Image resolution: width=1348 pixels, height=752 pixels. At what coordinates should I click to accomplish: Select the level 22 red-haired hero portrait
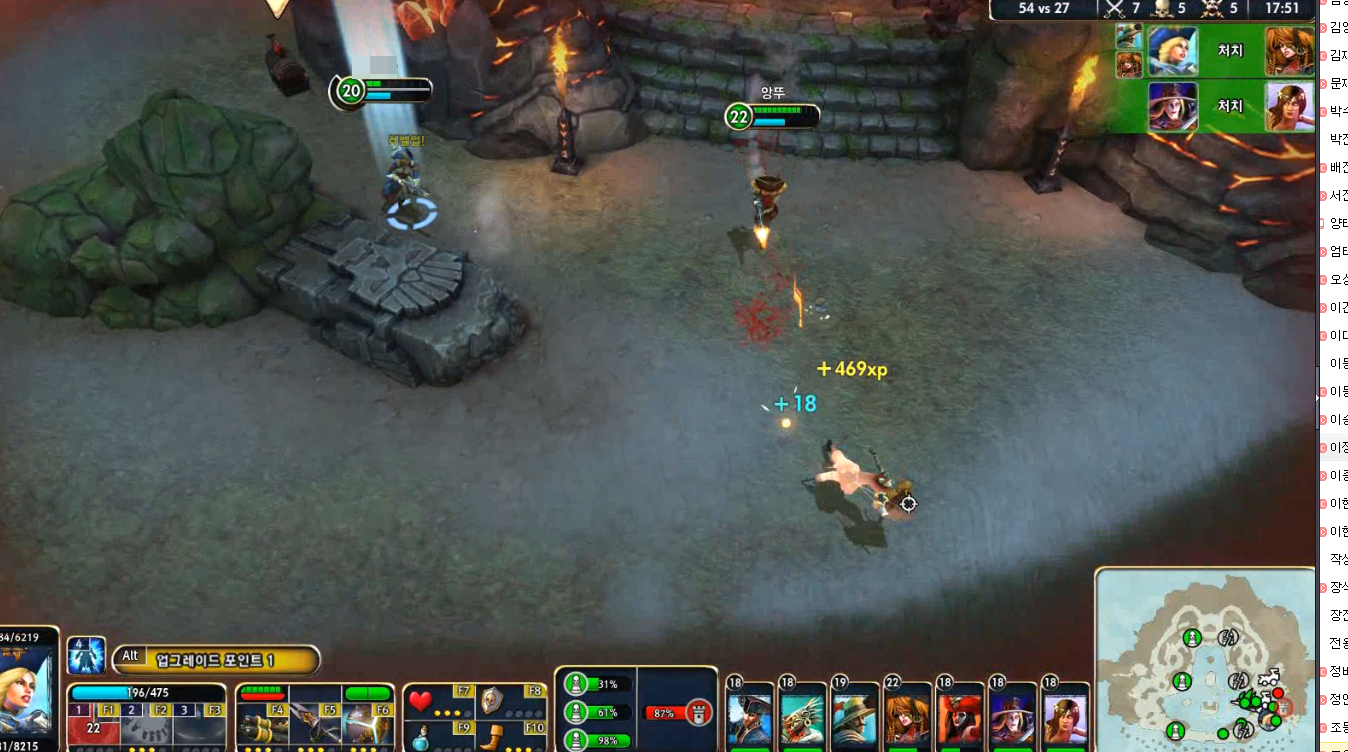(906, 718)
